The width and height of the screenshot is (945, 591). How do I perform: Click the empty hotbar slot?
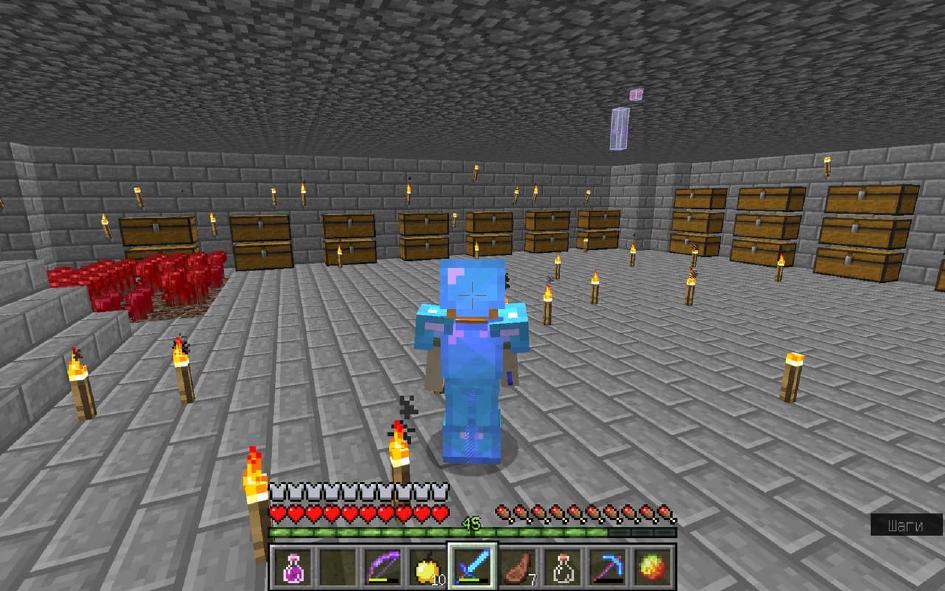tap(338, 568)
